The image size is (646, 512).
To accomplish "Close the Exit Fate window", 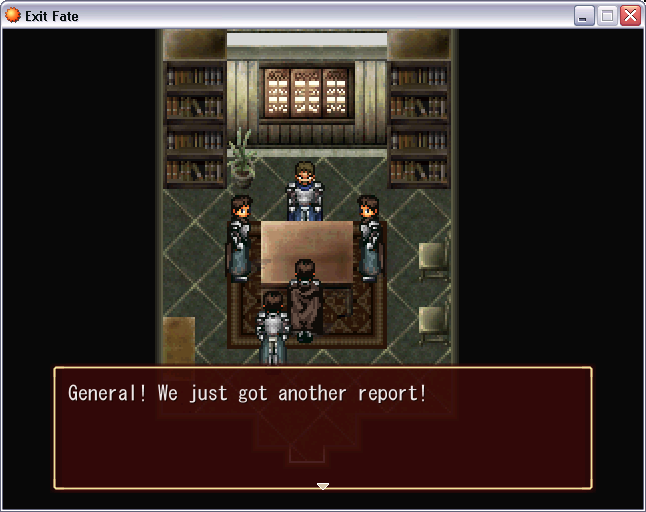I will [630, 16].
